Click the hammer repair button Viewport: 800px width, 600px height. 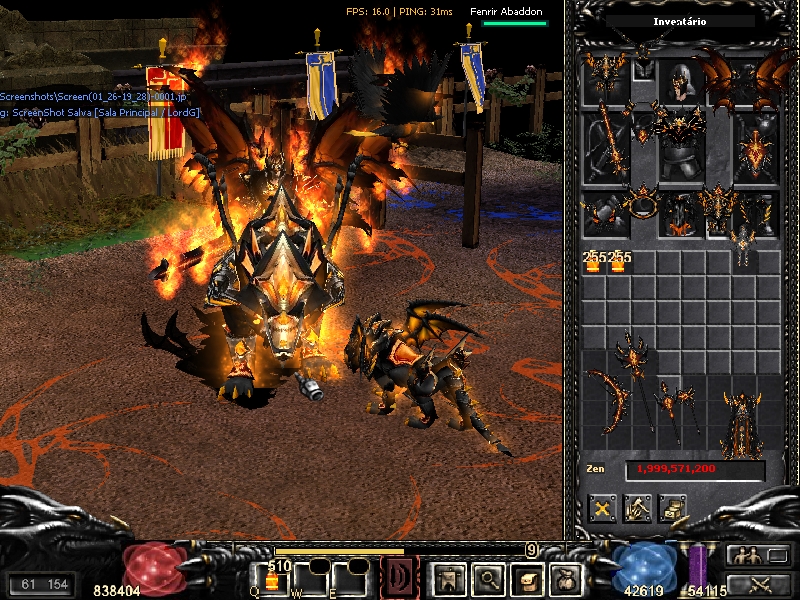(637, 507)
